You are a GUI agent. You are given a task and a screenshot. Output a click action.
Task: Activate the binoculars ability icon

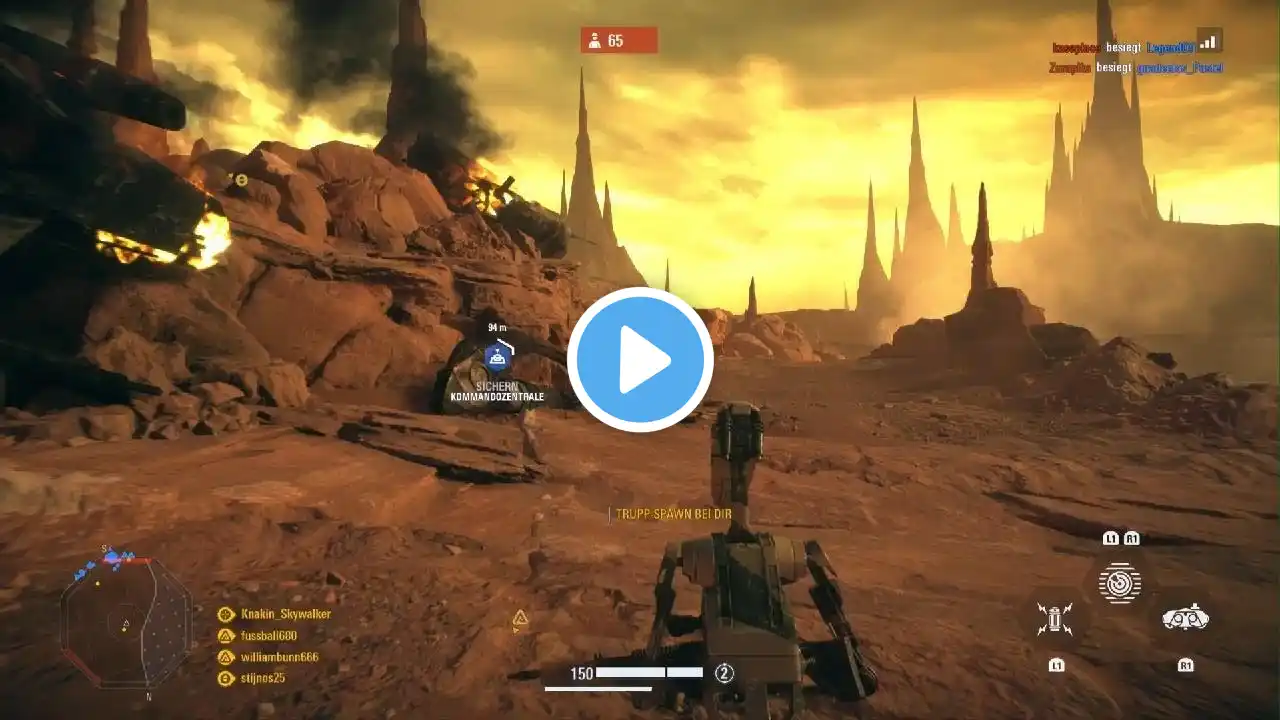pos(1185,618)
